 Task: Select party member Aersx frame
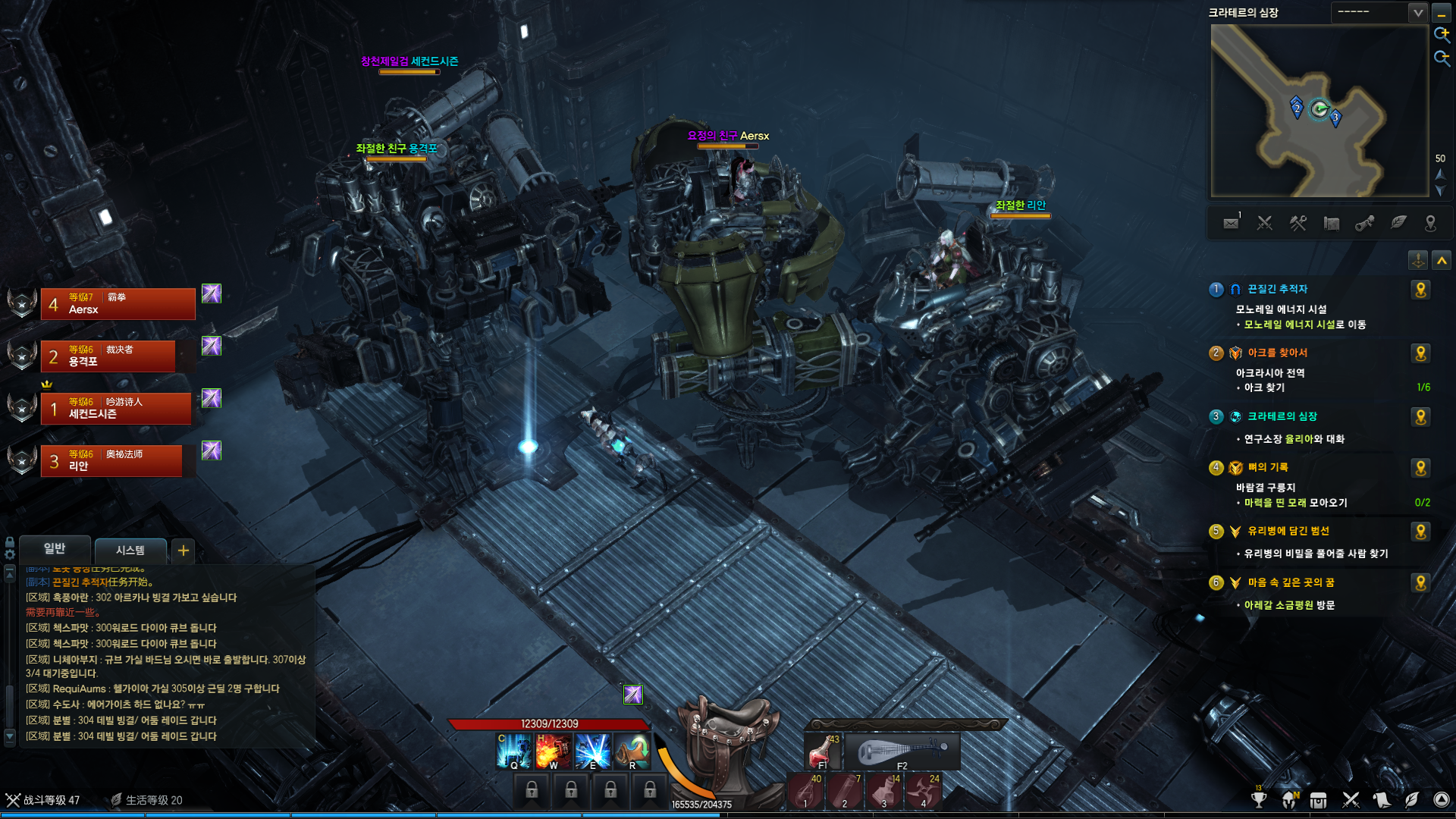coord(118,304)
